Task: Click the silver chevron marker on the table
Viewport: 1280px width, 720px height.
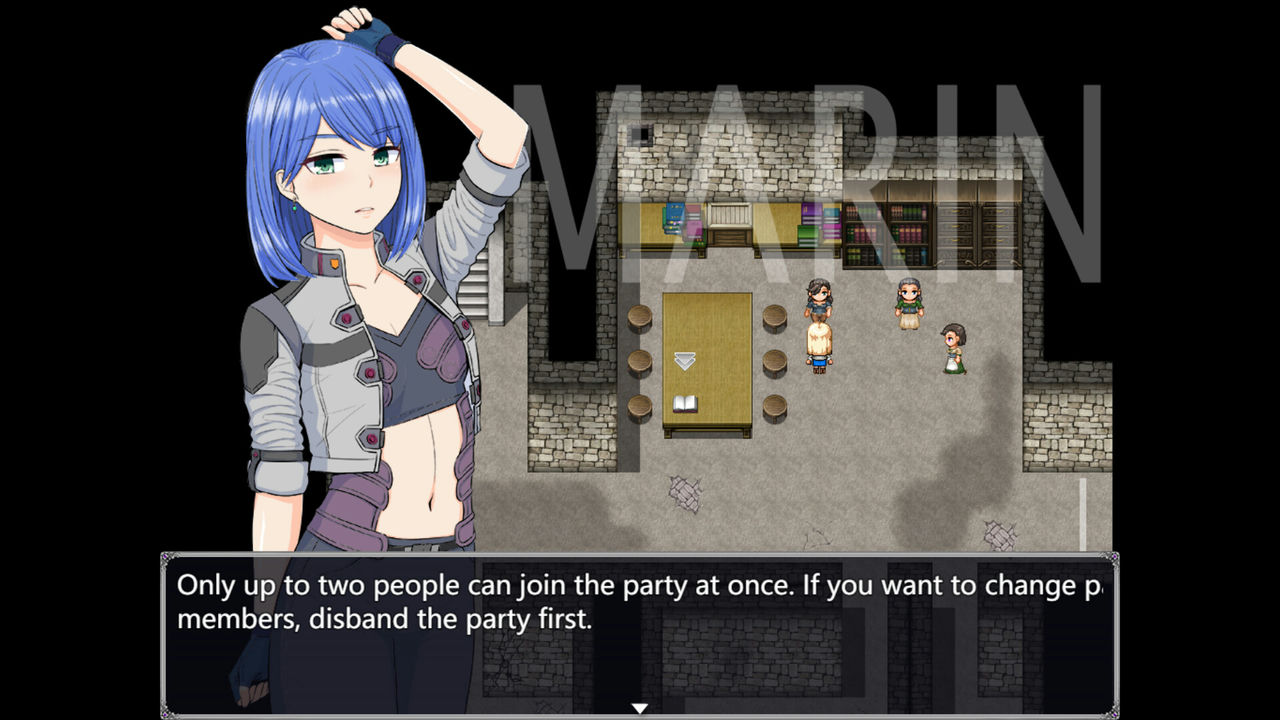Action: (x=686, y=358)
